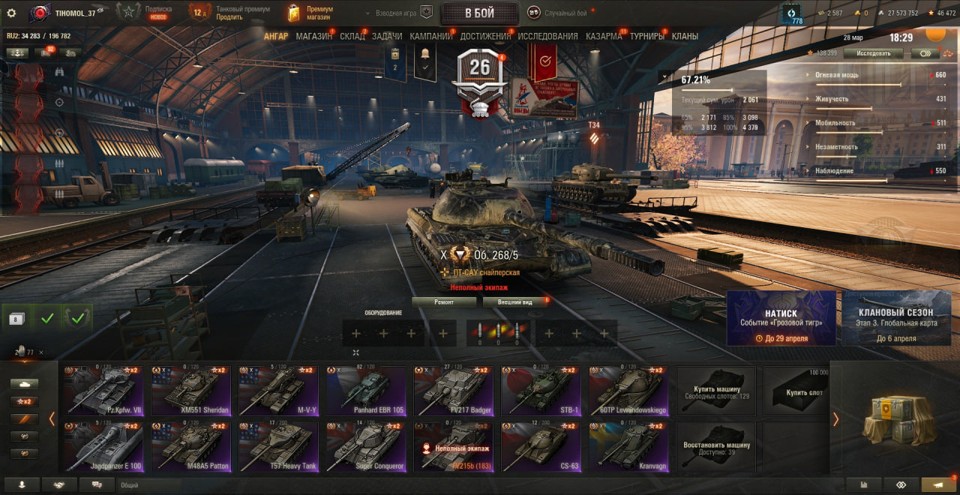Switch to the «СКЛАД» tab
The height and width of the screenshot is (495, 960).
coord(352,36)
